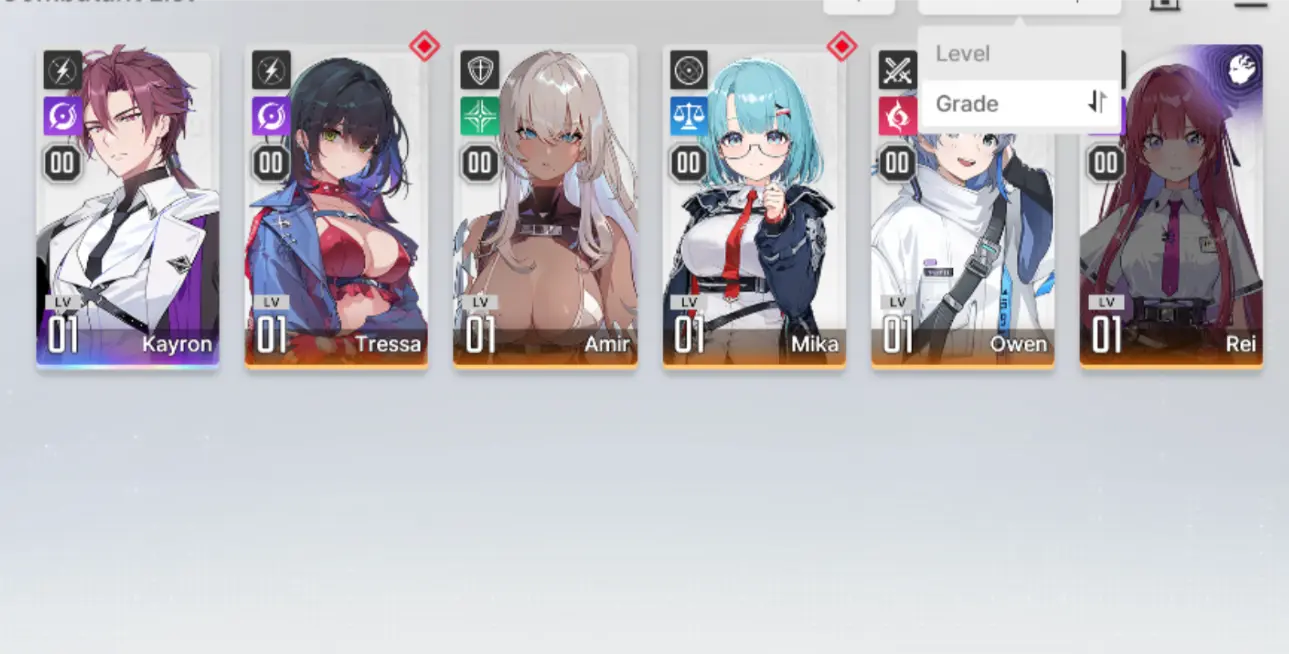Choose the Grade sort option

click(x=968, y=104)
